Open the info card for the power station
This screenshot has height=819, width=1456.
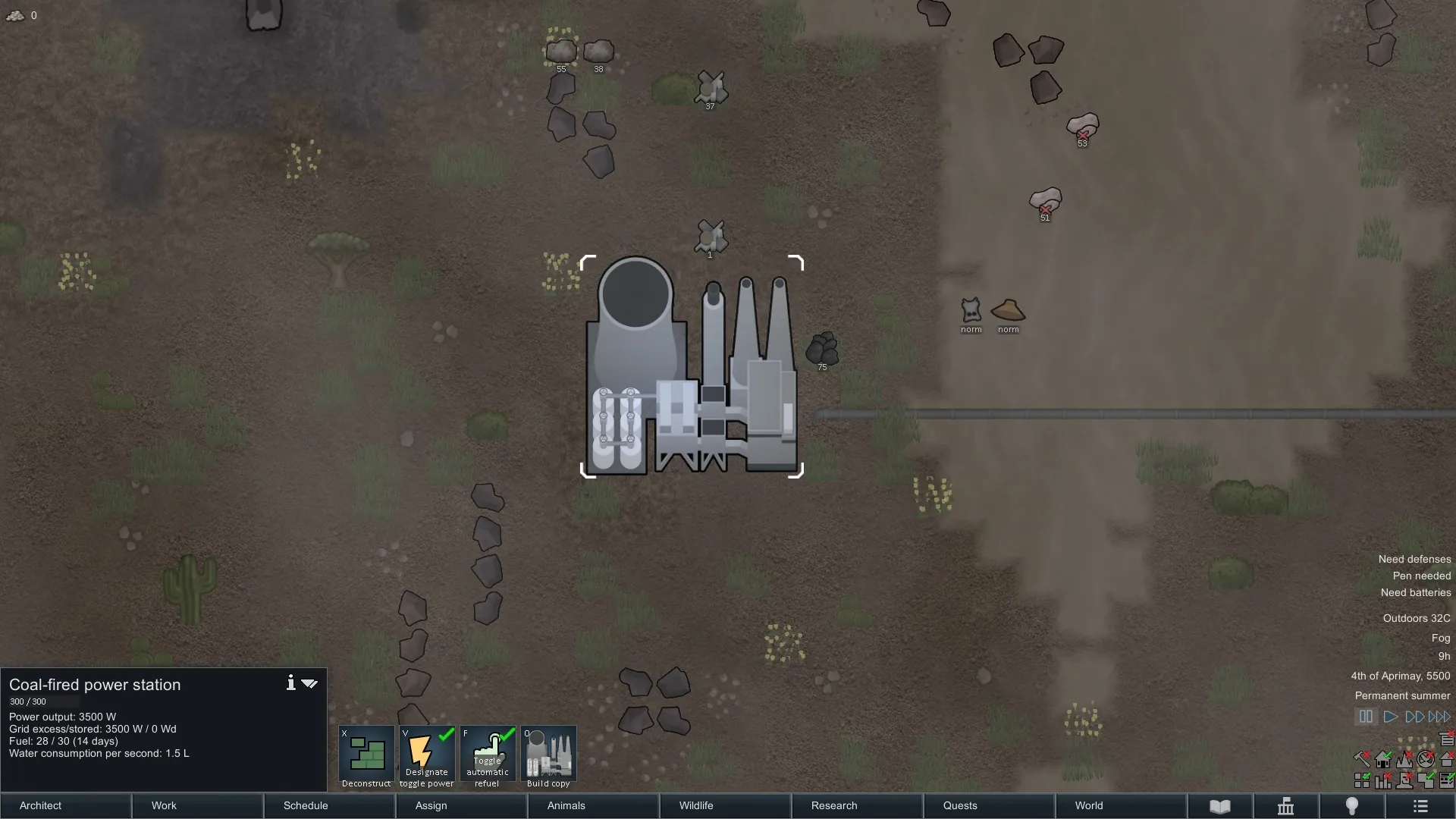[290, 683]
